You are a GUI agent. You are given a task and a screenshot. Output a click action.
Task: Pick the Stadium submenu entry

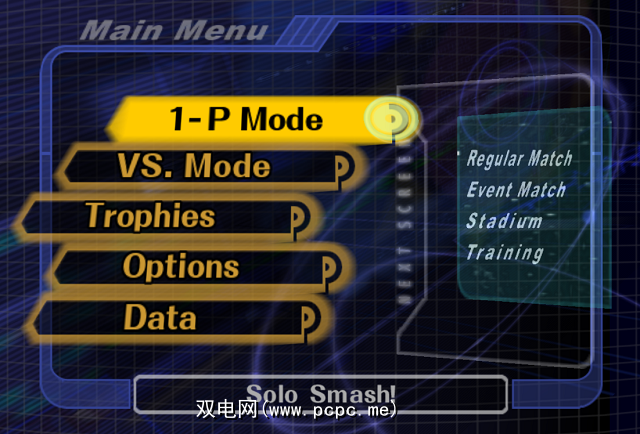coord(504,221)
